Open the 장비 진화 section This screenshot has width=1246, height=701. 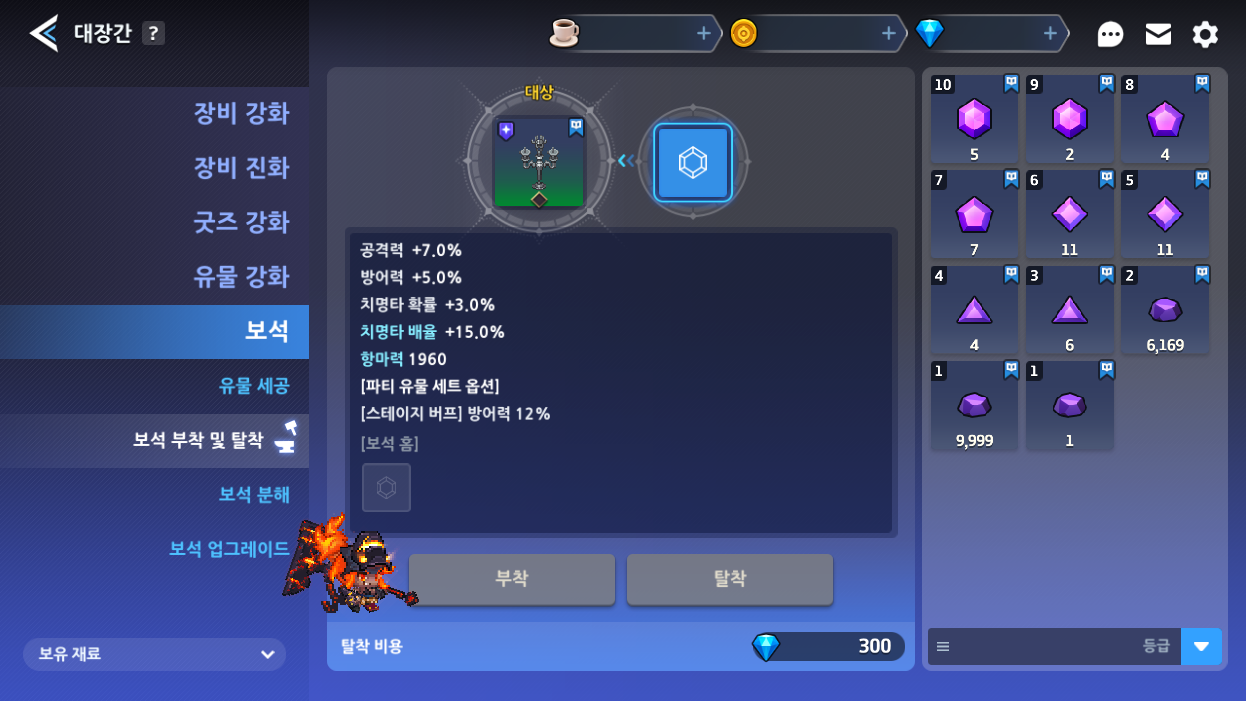[x=241, y=167]
